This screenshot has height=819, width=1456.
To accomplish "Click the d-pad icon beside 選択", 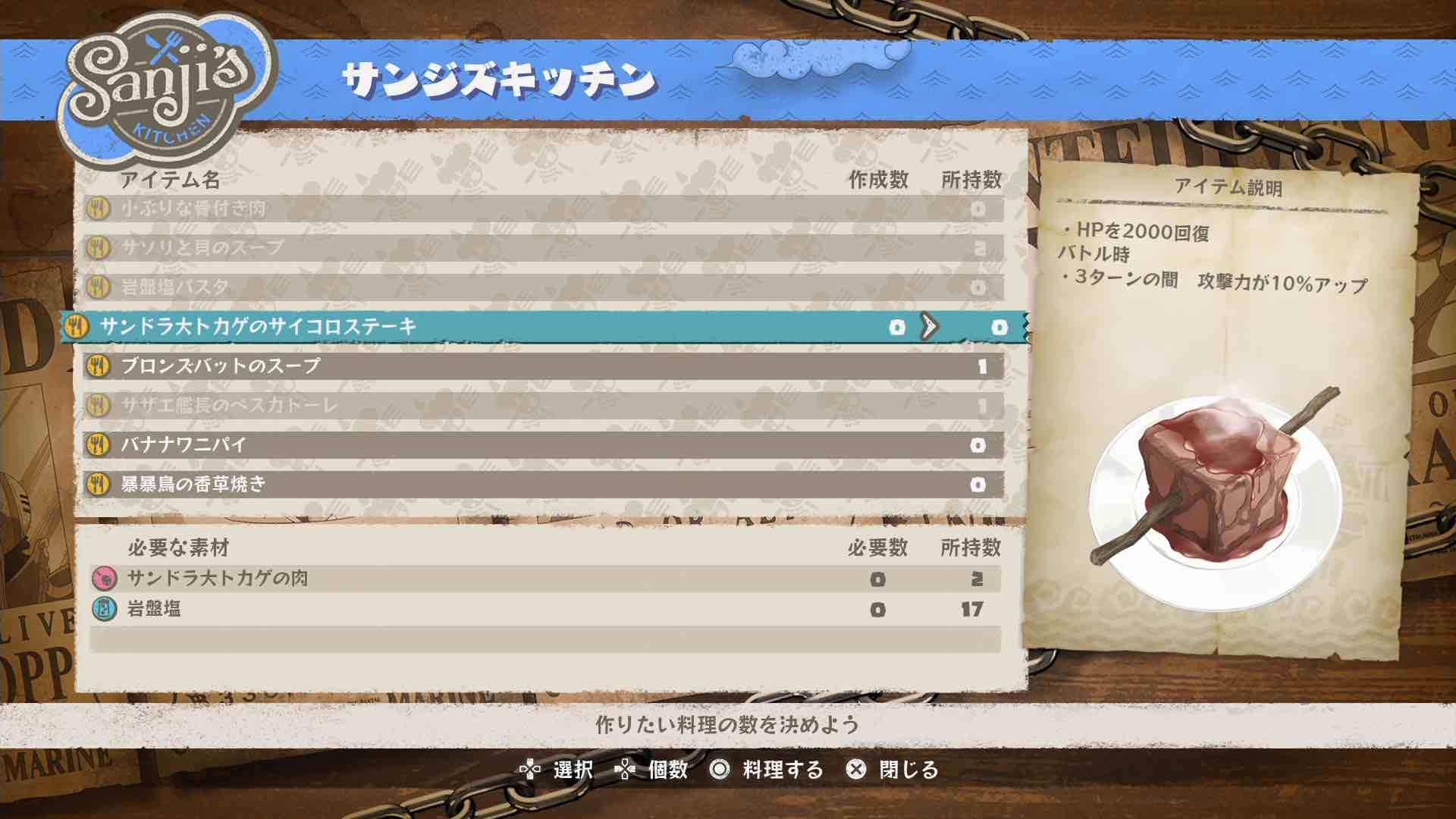I will pyautogui.click(x=531, y=770).
